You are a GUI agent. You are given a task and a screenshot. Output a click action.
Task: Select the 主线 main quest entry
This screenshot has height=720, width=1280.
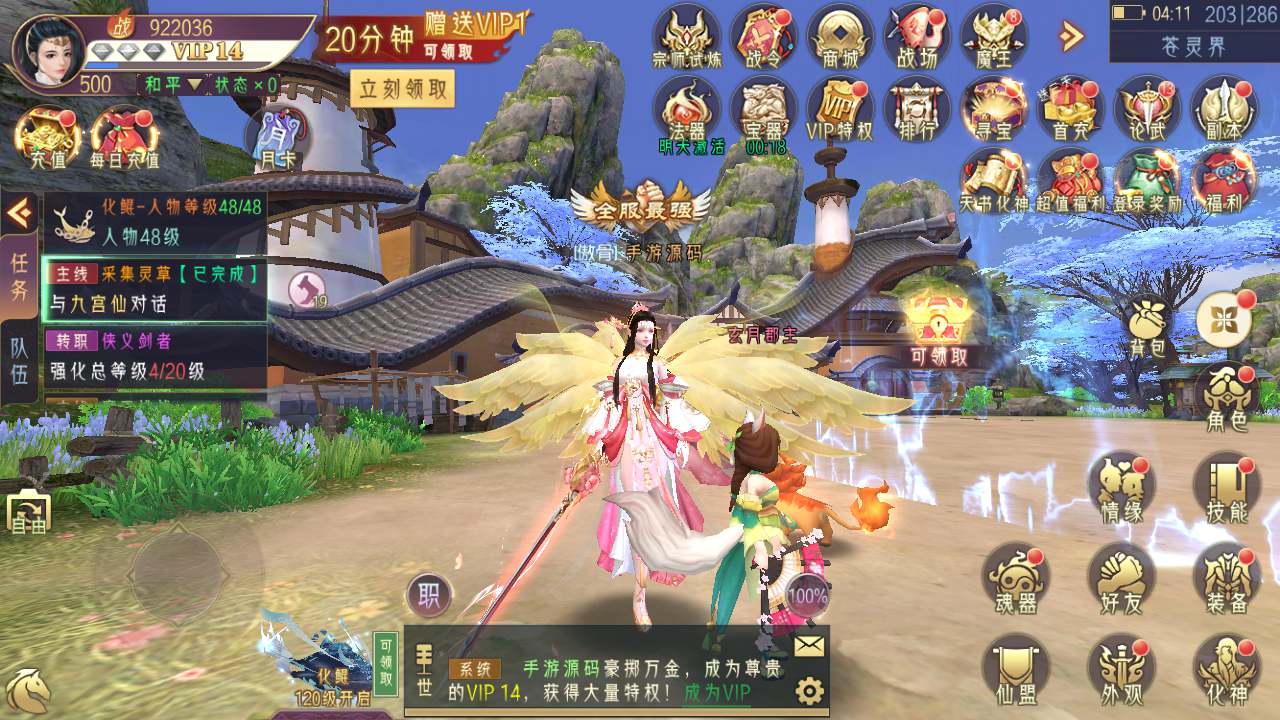click(155, 287)
